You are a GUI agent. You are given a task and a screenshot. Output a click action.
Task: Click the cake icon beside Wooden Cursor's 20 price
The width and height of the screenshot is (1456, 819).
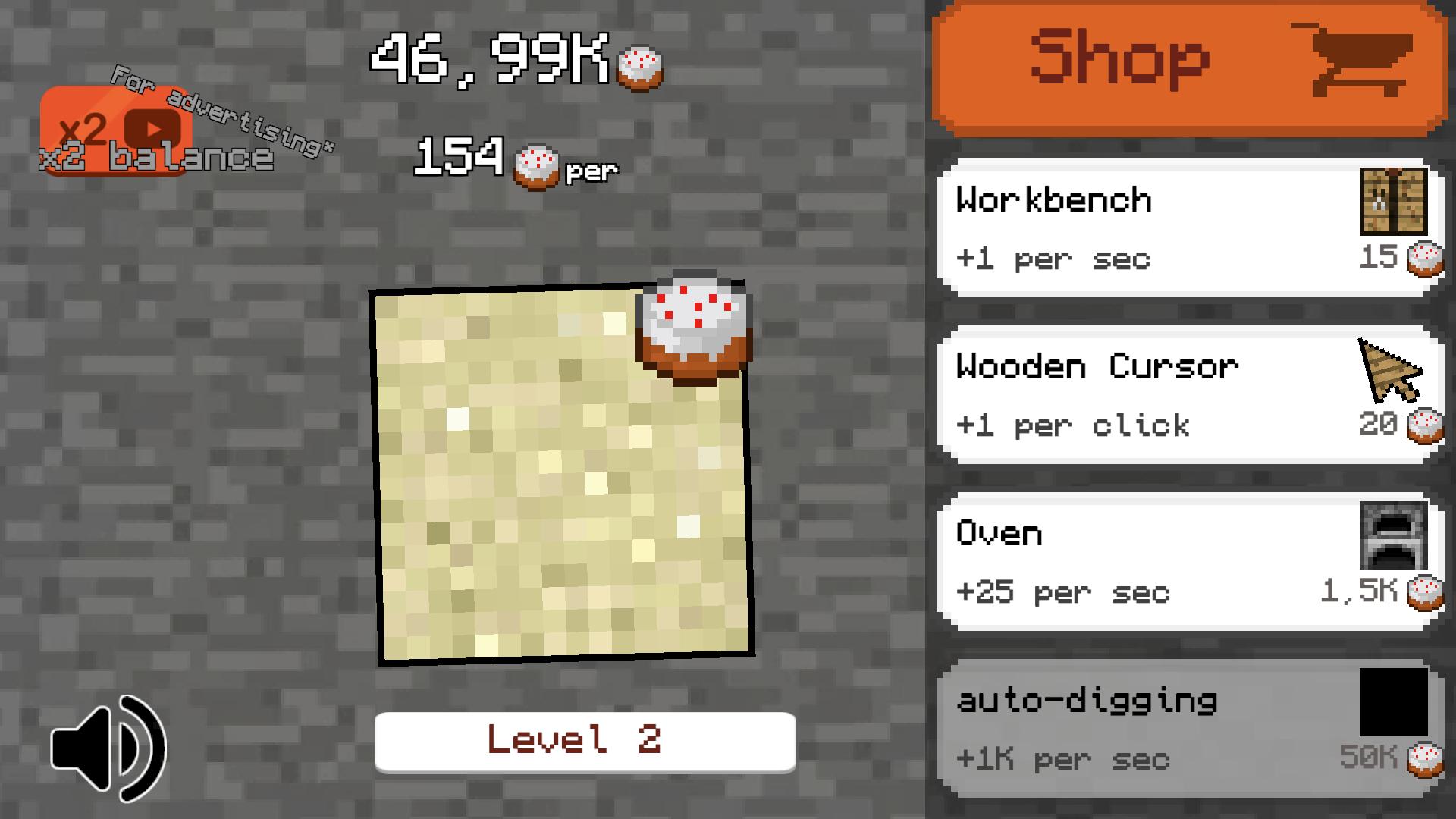1426,425
